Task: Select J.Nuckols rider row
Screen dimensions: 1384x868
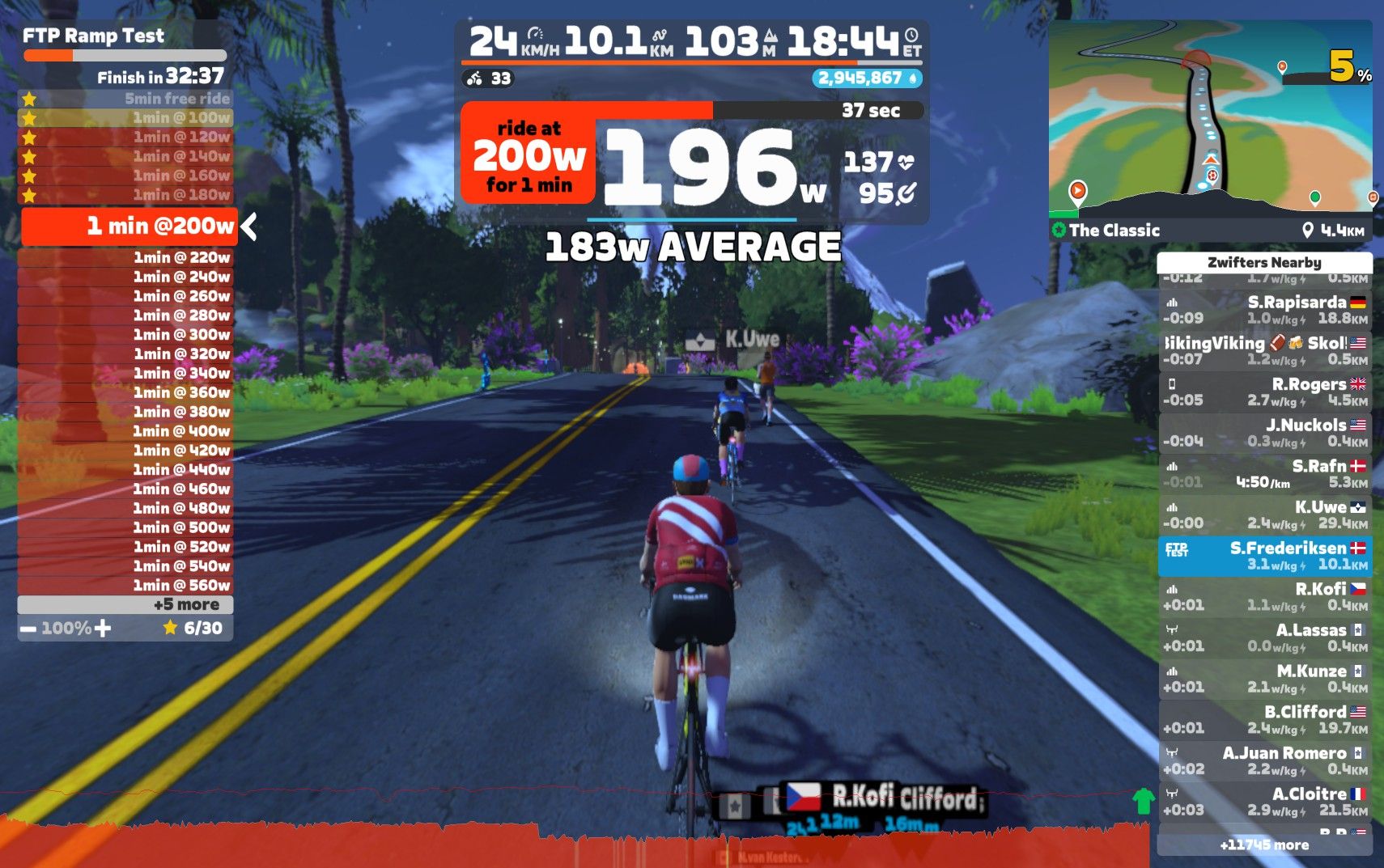Action: [1264, 433]
